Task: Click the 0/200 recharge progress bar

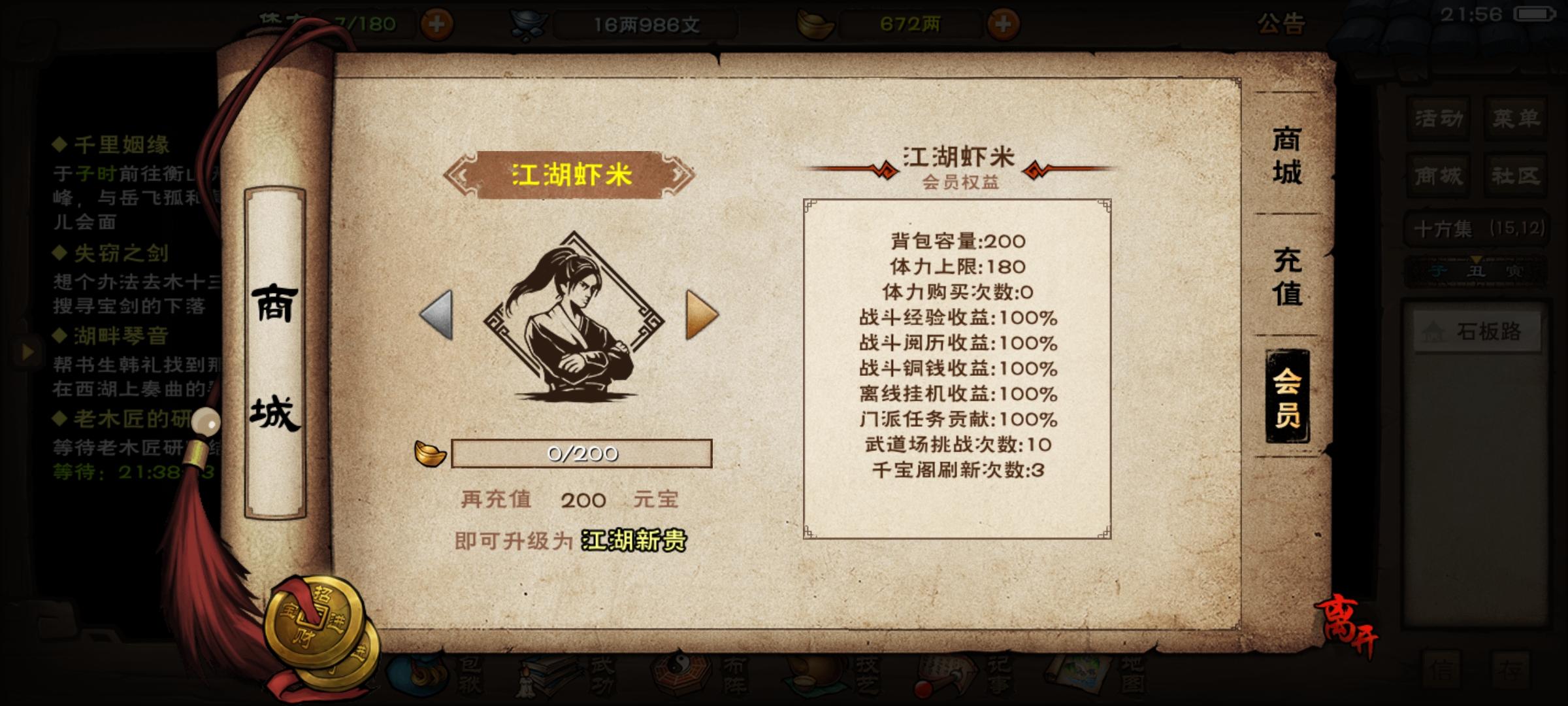Action: [x=580, y=454]
